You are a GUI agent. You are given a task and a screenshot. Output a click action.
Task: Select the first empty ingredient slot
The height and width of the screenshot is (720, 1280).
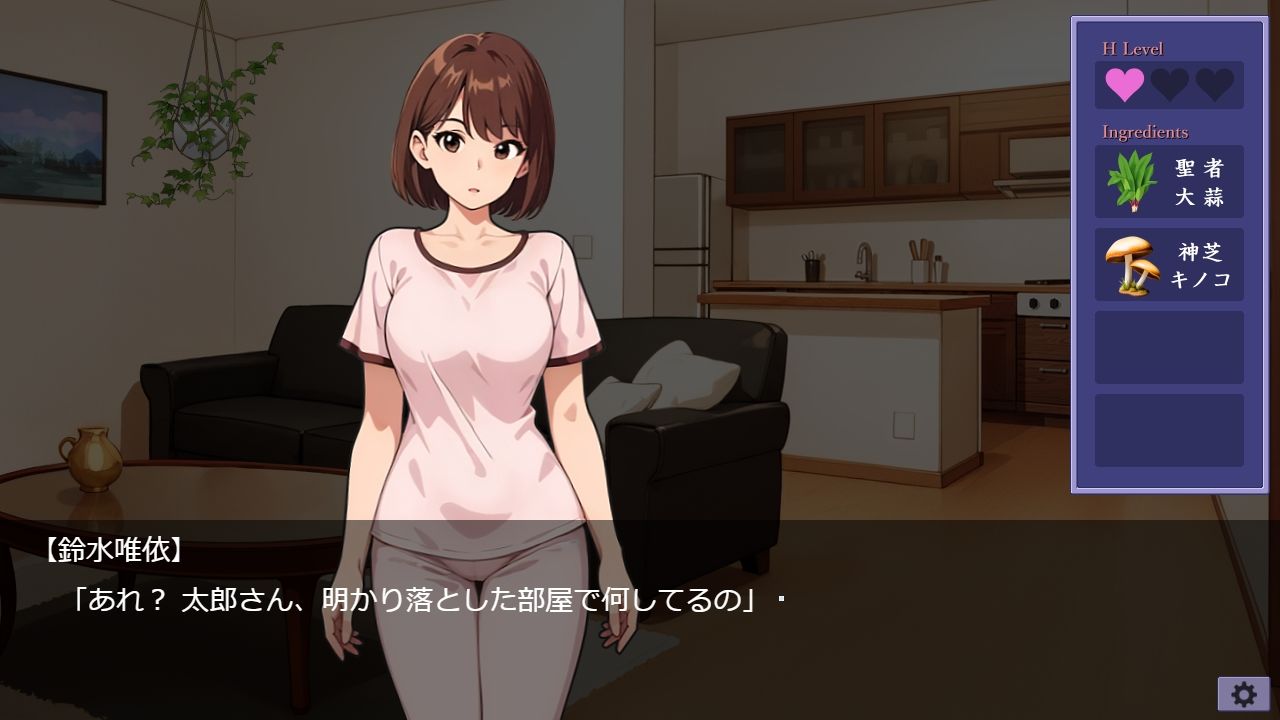click(x=1167, y=347)
